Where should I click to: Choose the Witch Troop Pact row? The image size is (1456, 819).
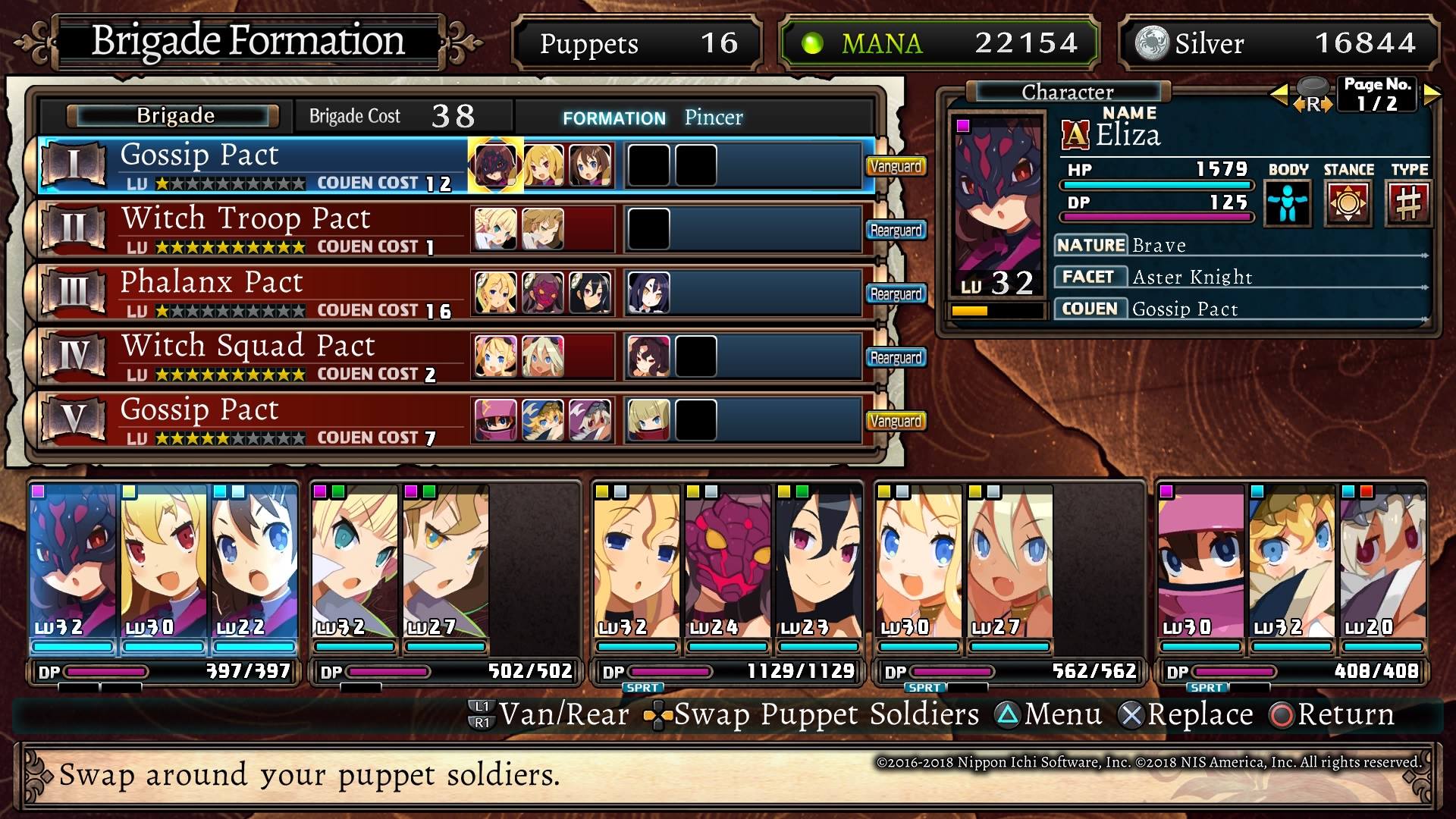pyautogui.click(x=250, y=229)
